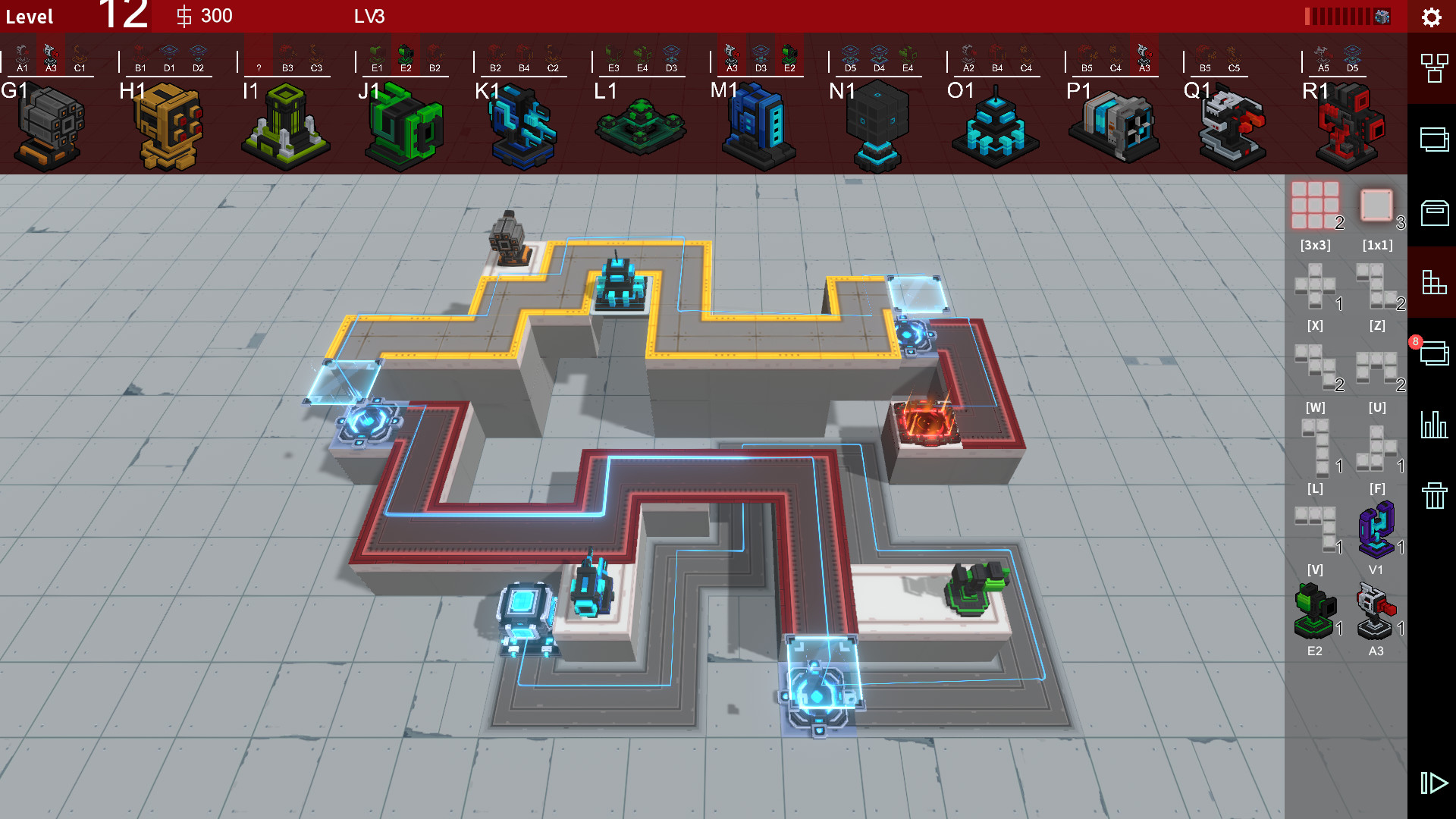Select the [1x1] tile piece
The width and height of the screenshot is (1456, 819).
click(x=1376, y=205)
